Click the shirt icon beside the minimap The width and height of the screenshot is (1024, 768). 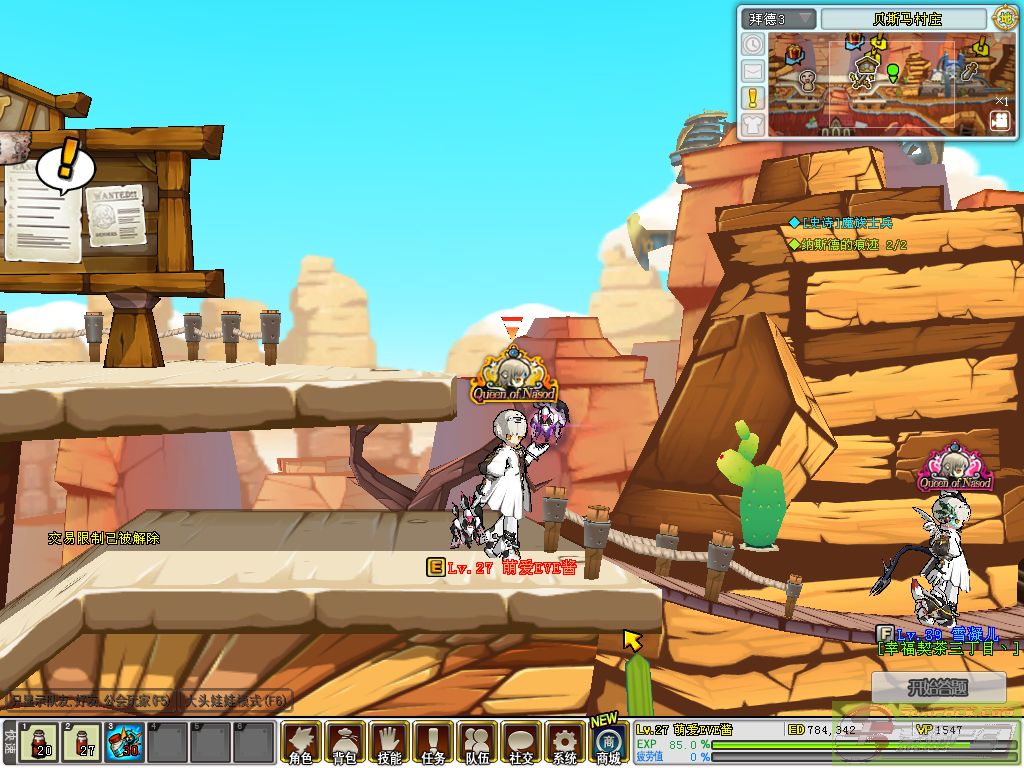(x=753, y=124)
